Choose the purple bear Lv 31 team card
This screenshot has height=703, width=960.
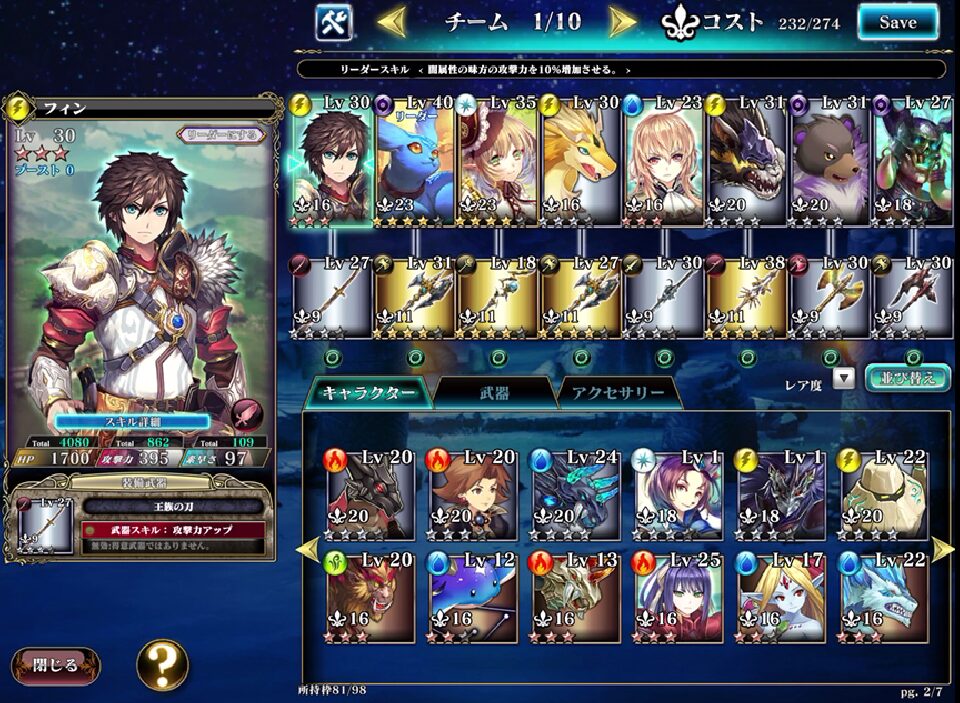829,160
